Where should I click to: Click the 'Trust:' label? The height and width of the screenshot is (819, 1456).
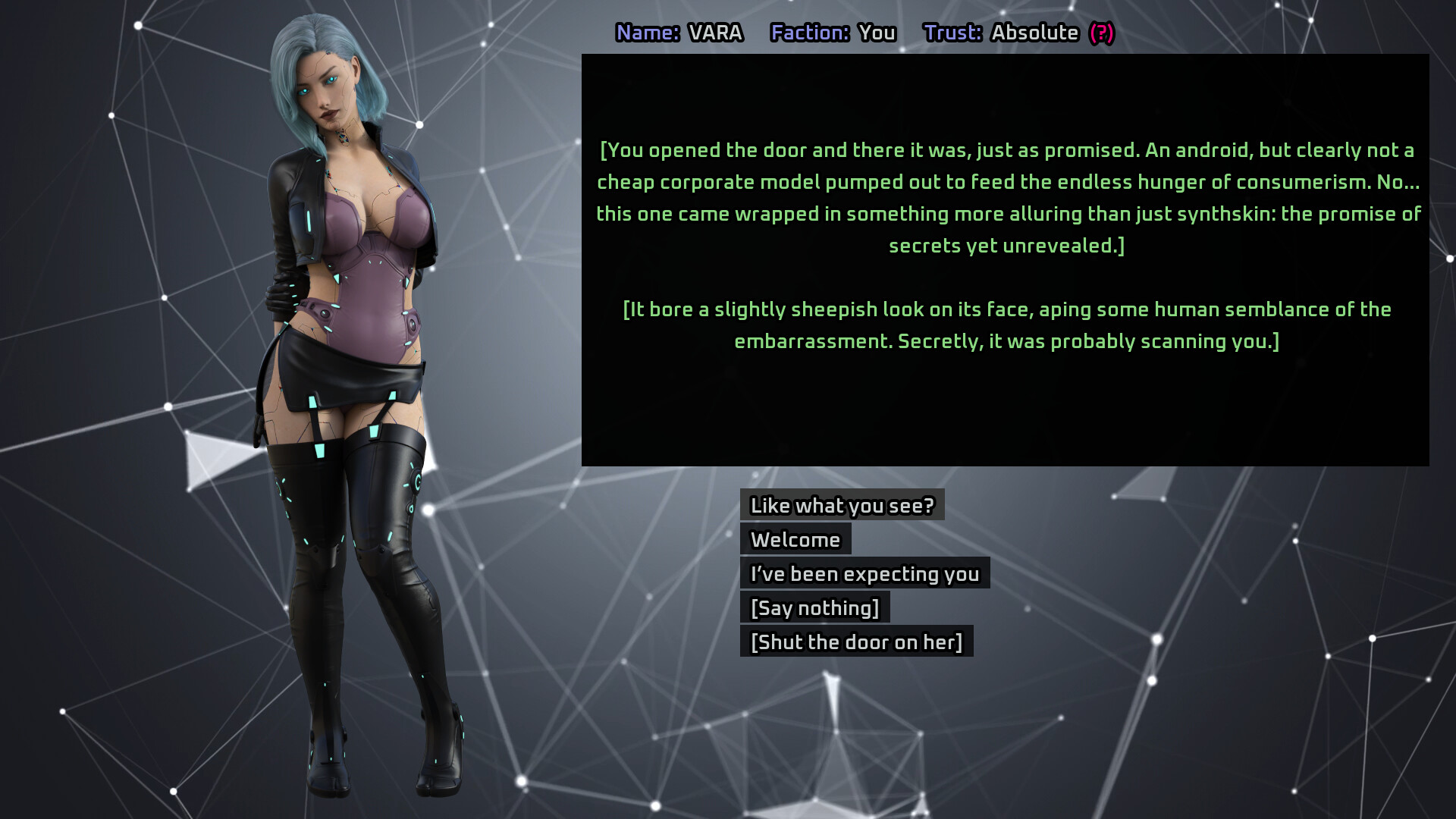(x=952, y=33)
